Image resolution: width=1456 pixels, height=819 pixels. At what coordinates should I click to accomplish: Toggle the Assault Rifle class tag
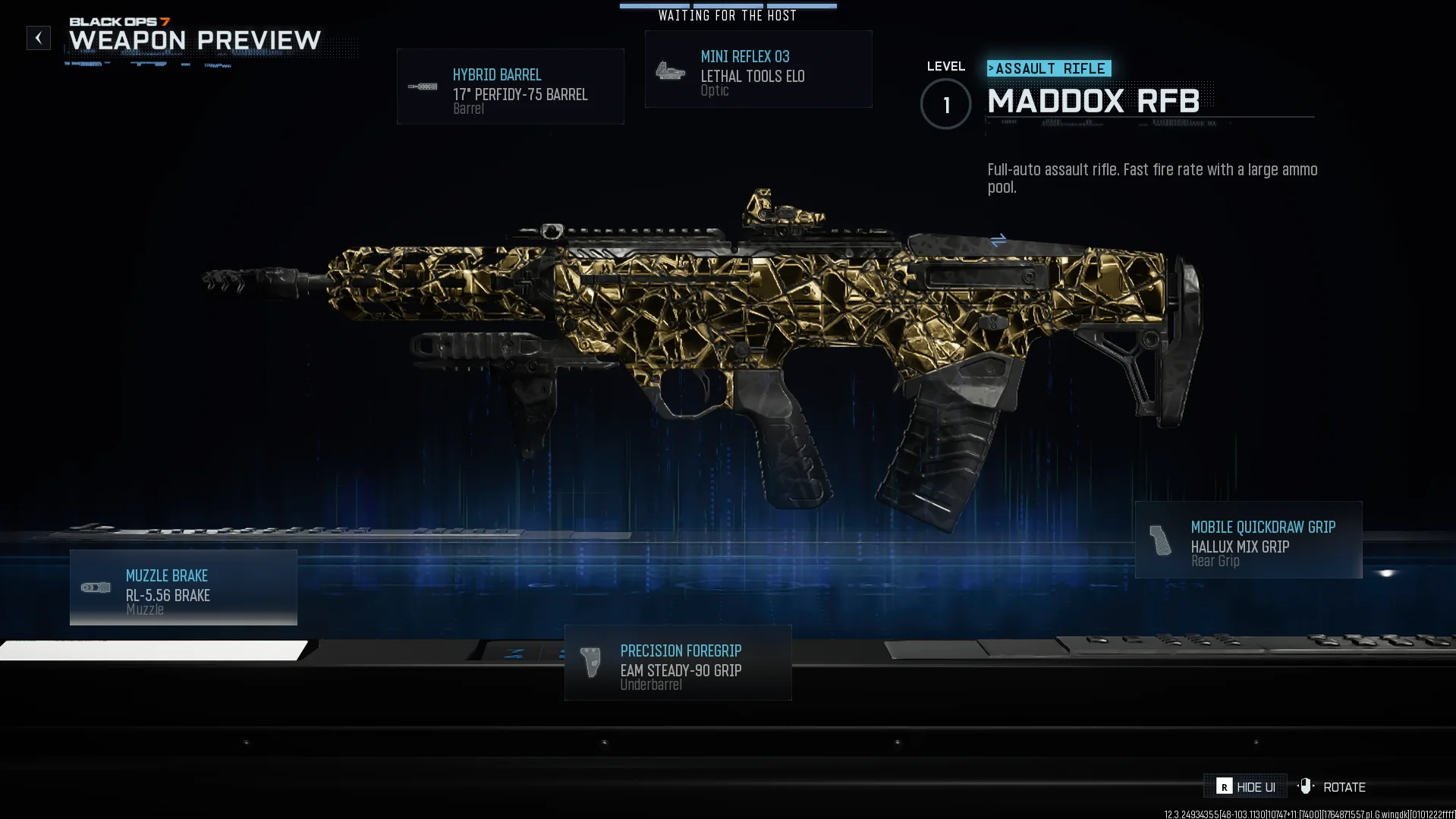coord(1049,68)
